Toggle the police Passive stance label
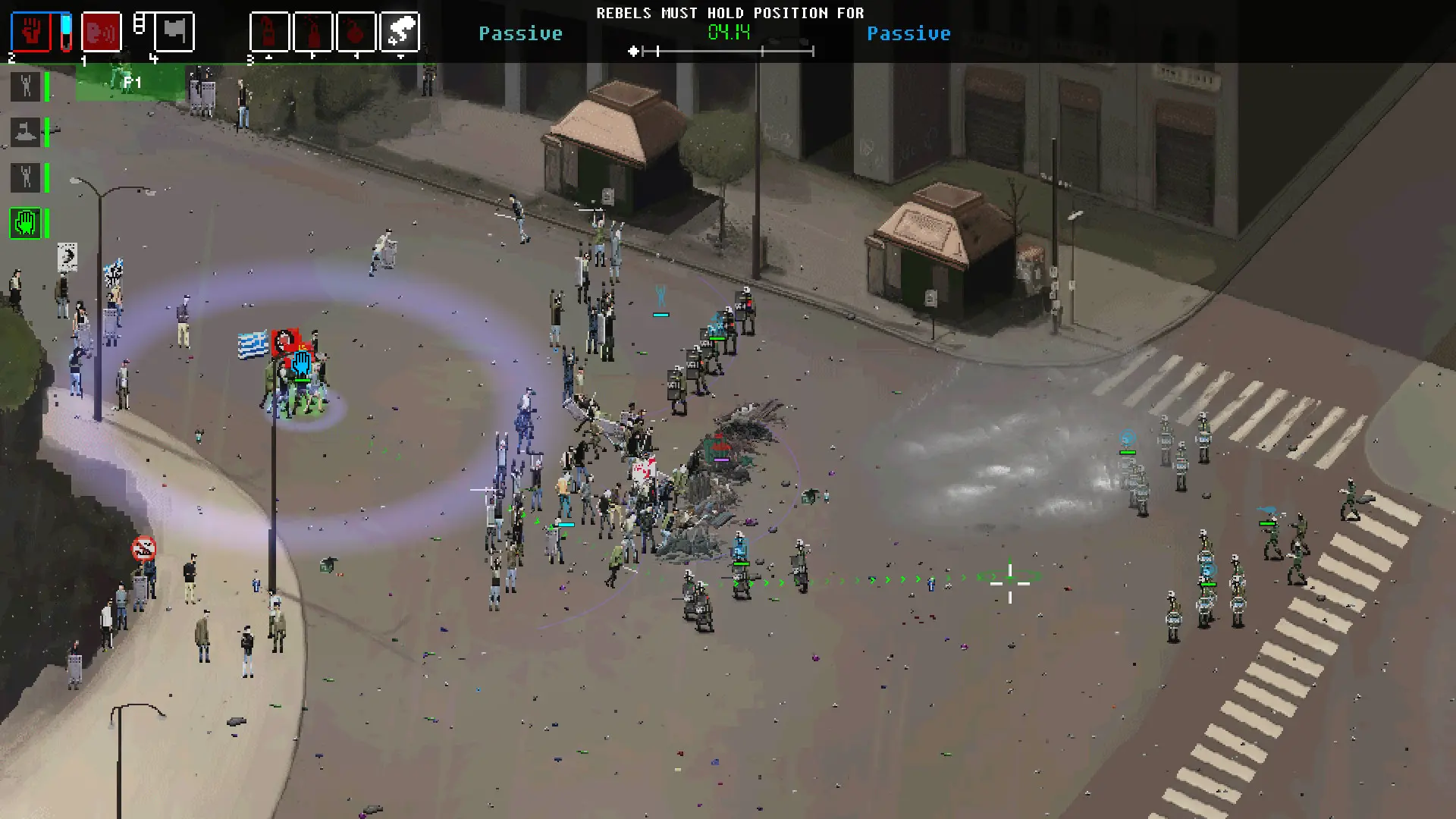 (909, 33)
